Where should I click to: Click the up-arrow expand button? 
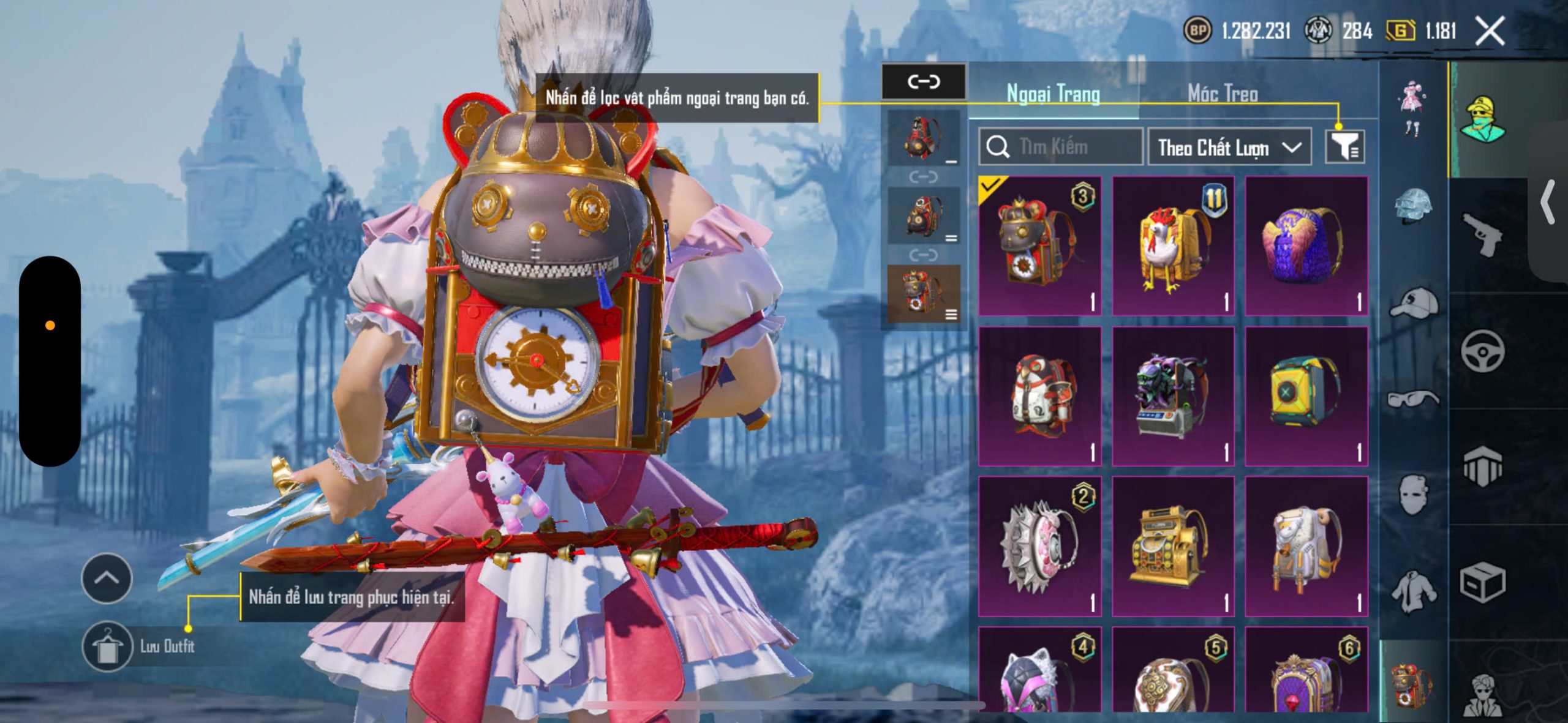107,578
